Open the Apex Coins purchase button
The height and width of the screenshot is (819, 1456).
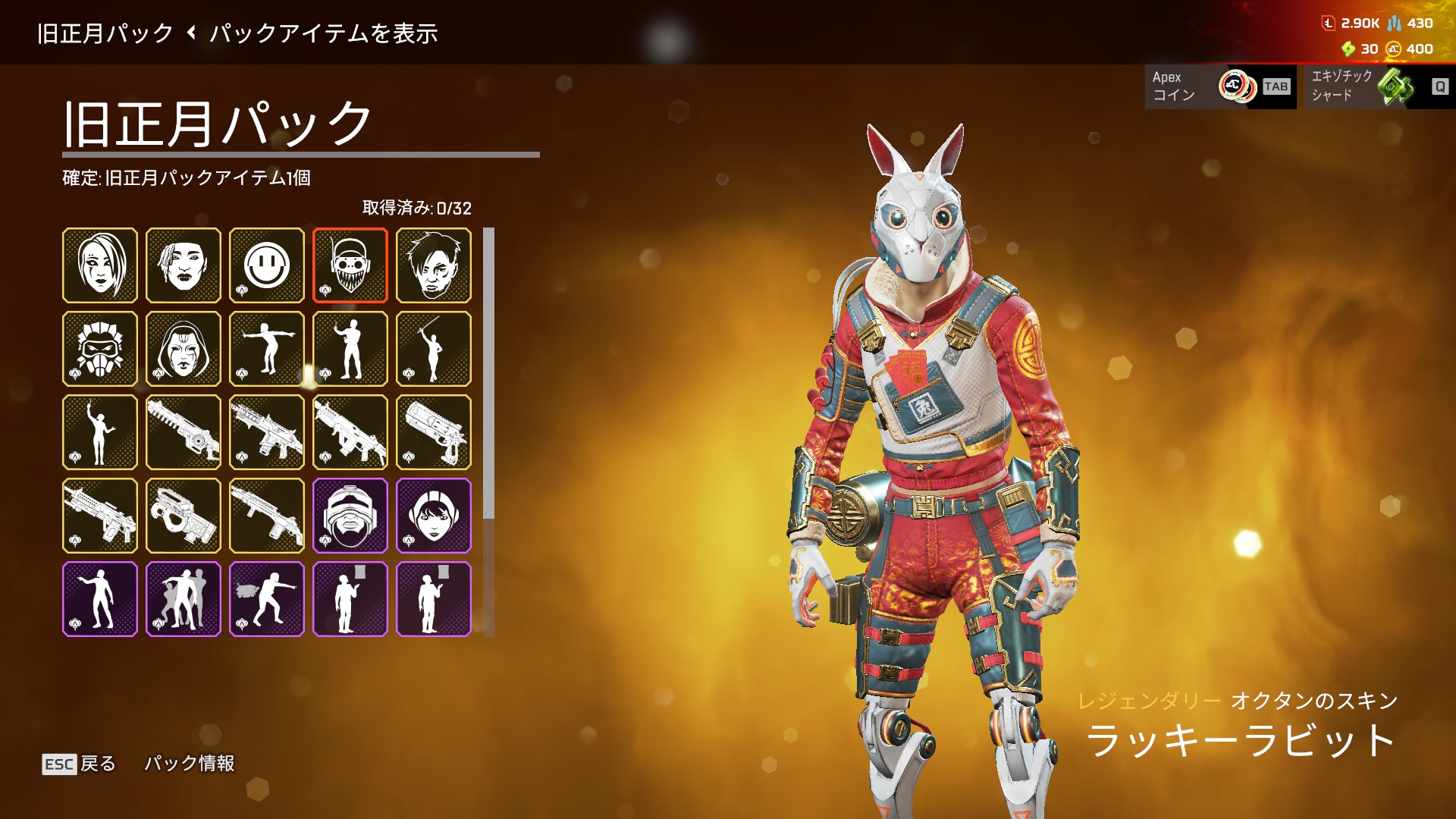click(1220, 86)
